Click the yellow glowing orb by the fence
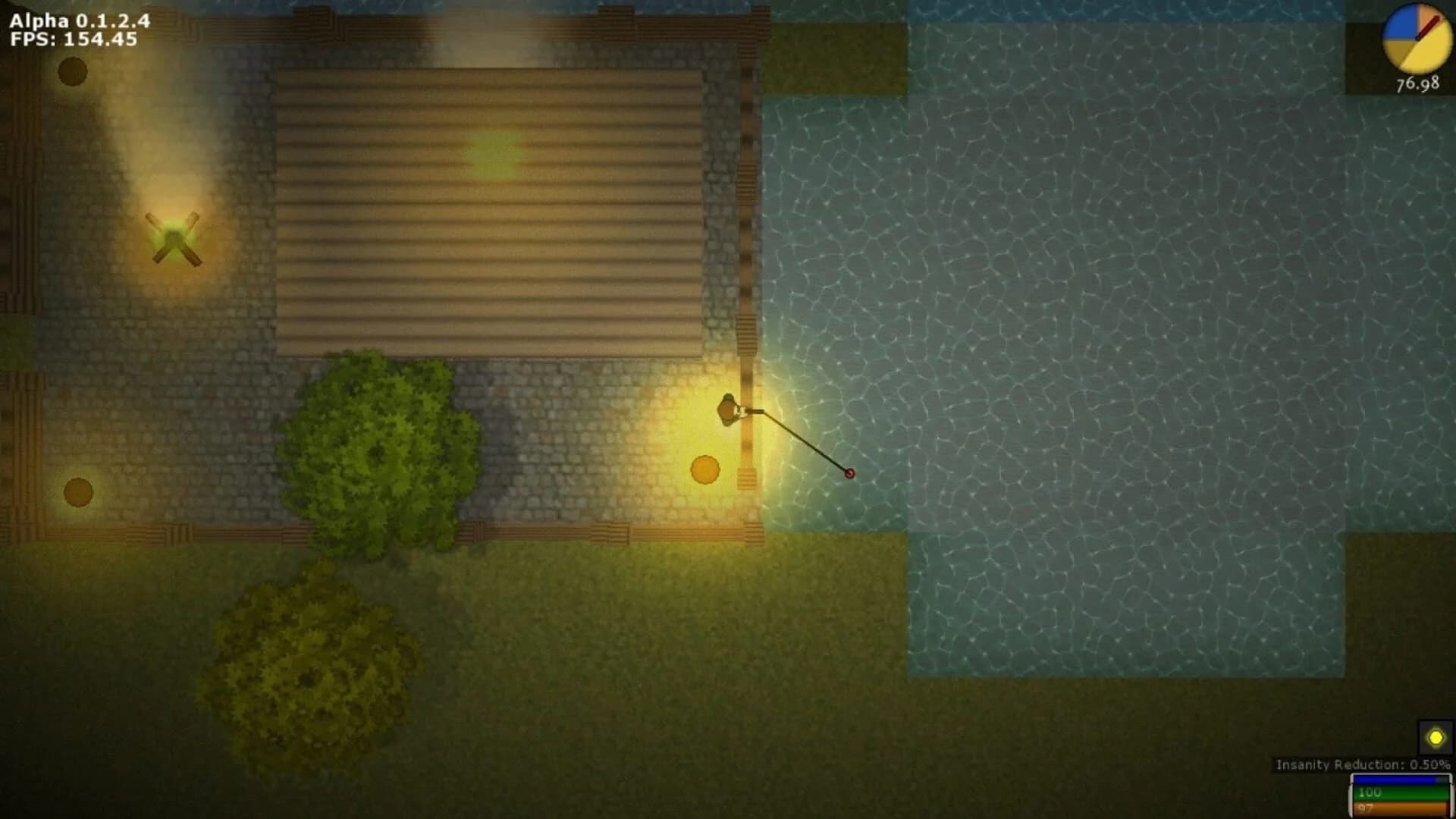 [x=704, y=470]
